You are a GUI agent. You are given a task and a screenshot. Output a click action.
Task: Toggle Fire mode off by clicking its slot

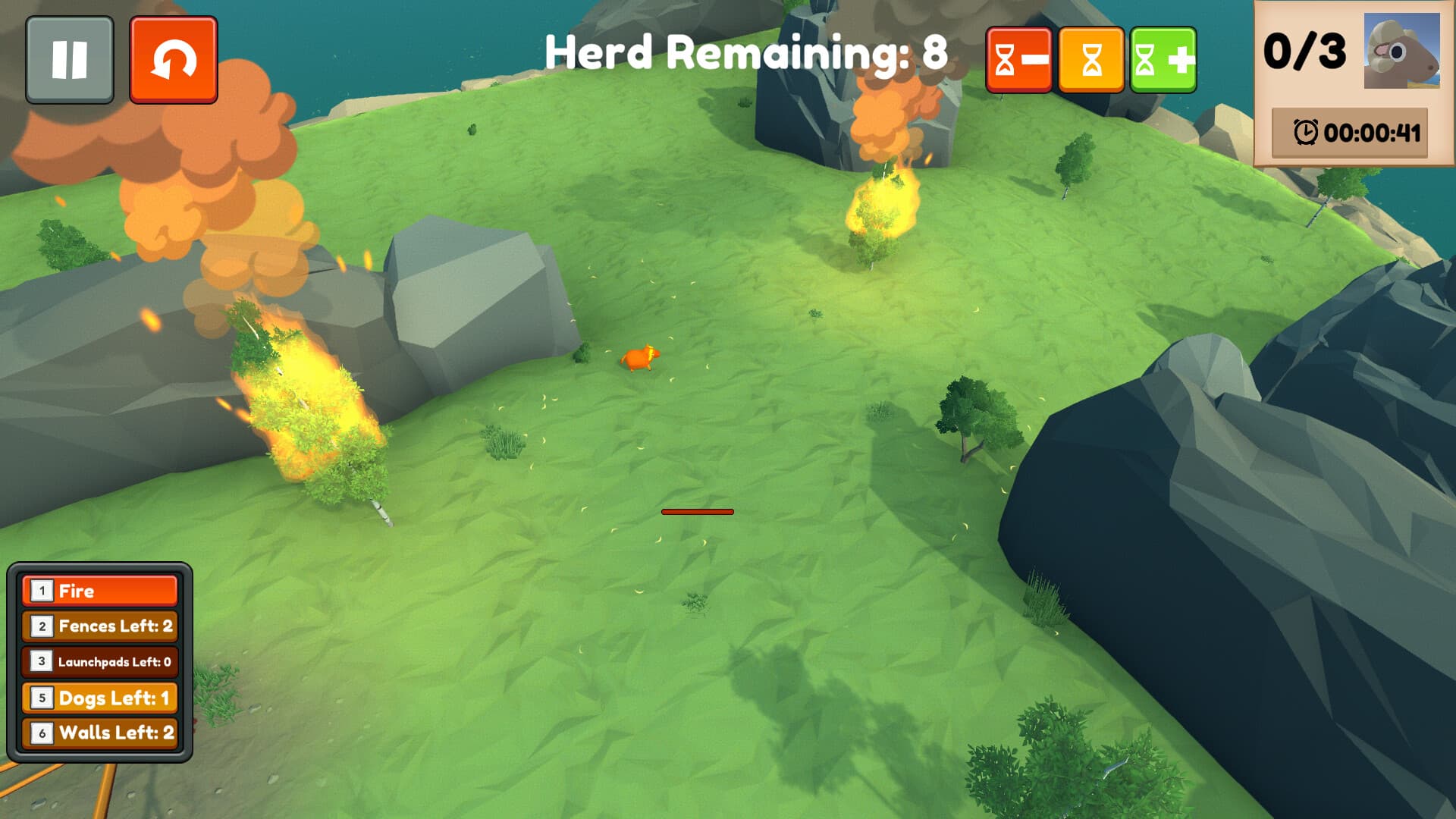coord(99,591)
